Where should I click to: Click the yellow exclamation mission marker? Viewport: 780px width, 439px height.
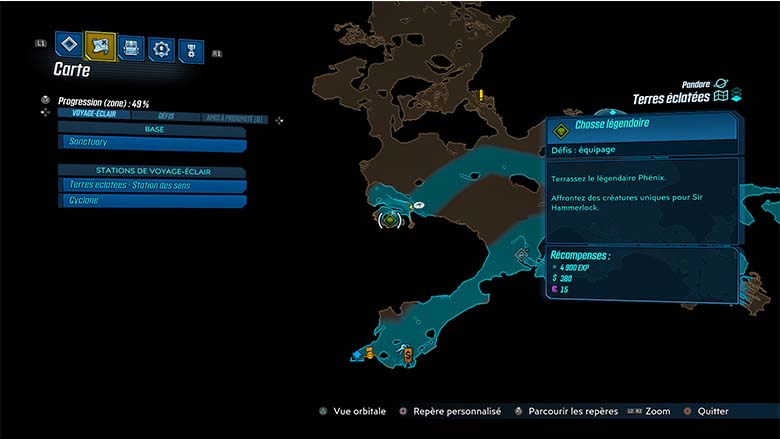tap(482, 96)
